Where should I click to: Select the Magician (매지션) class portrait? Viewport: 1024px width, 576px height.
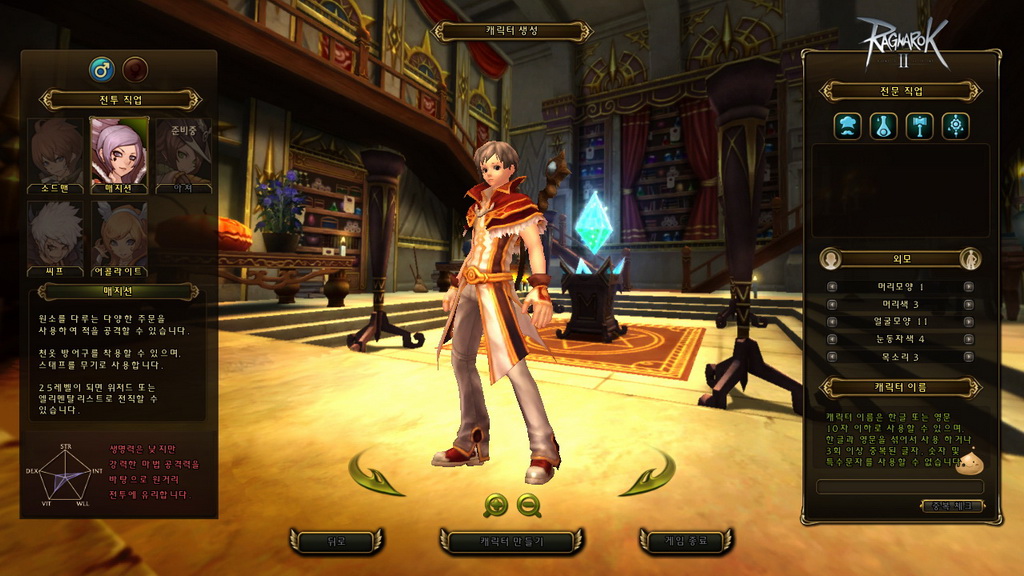(120, 153)
